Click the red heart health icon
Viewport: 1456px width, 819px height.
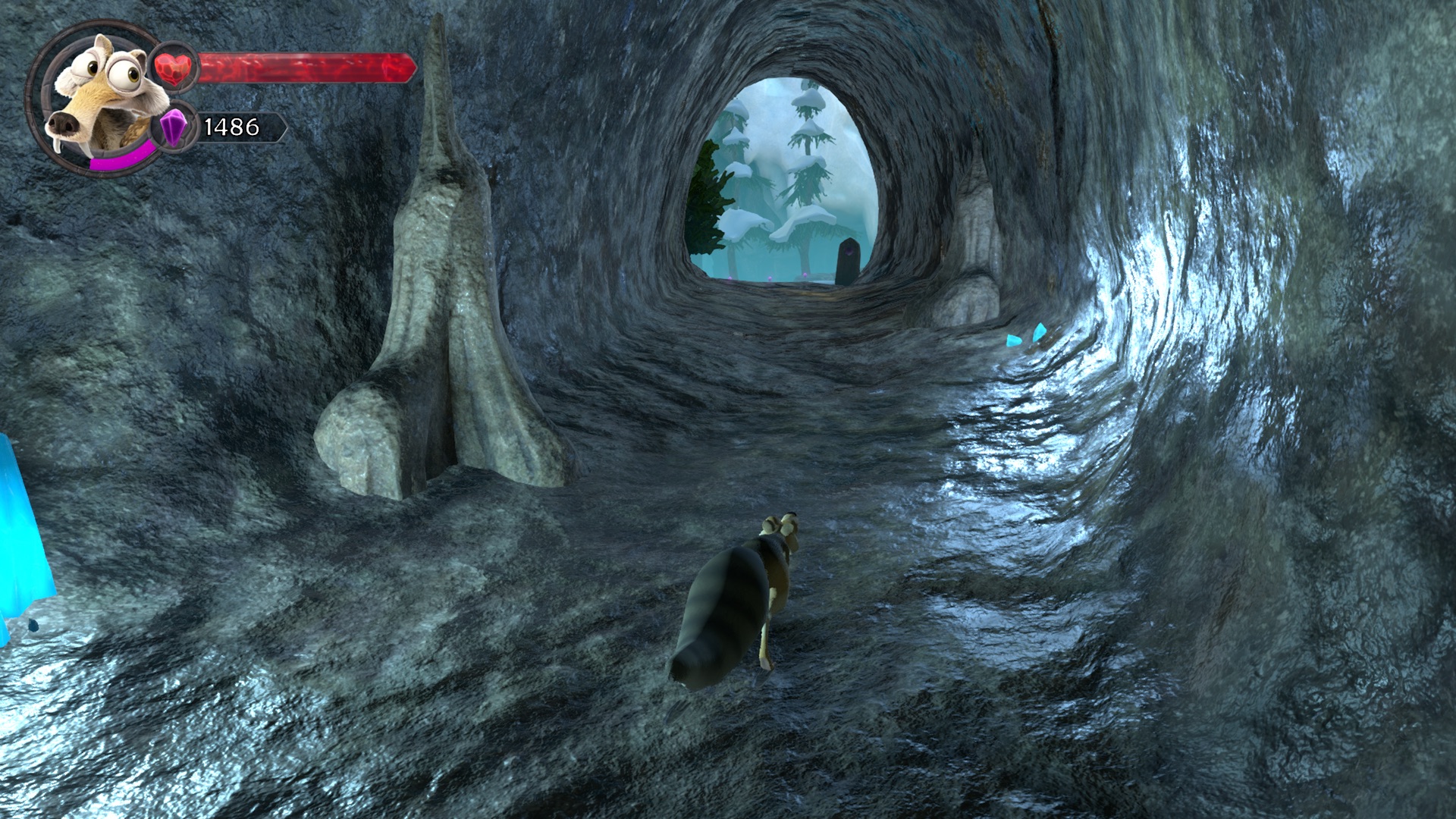(x=175, y=68)
